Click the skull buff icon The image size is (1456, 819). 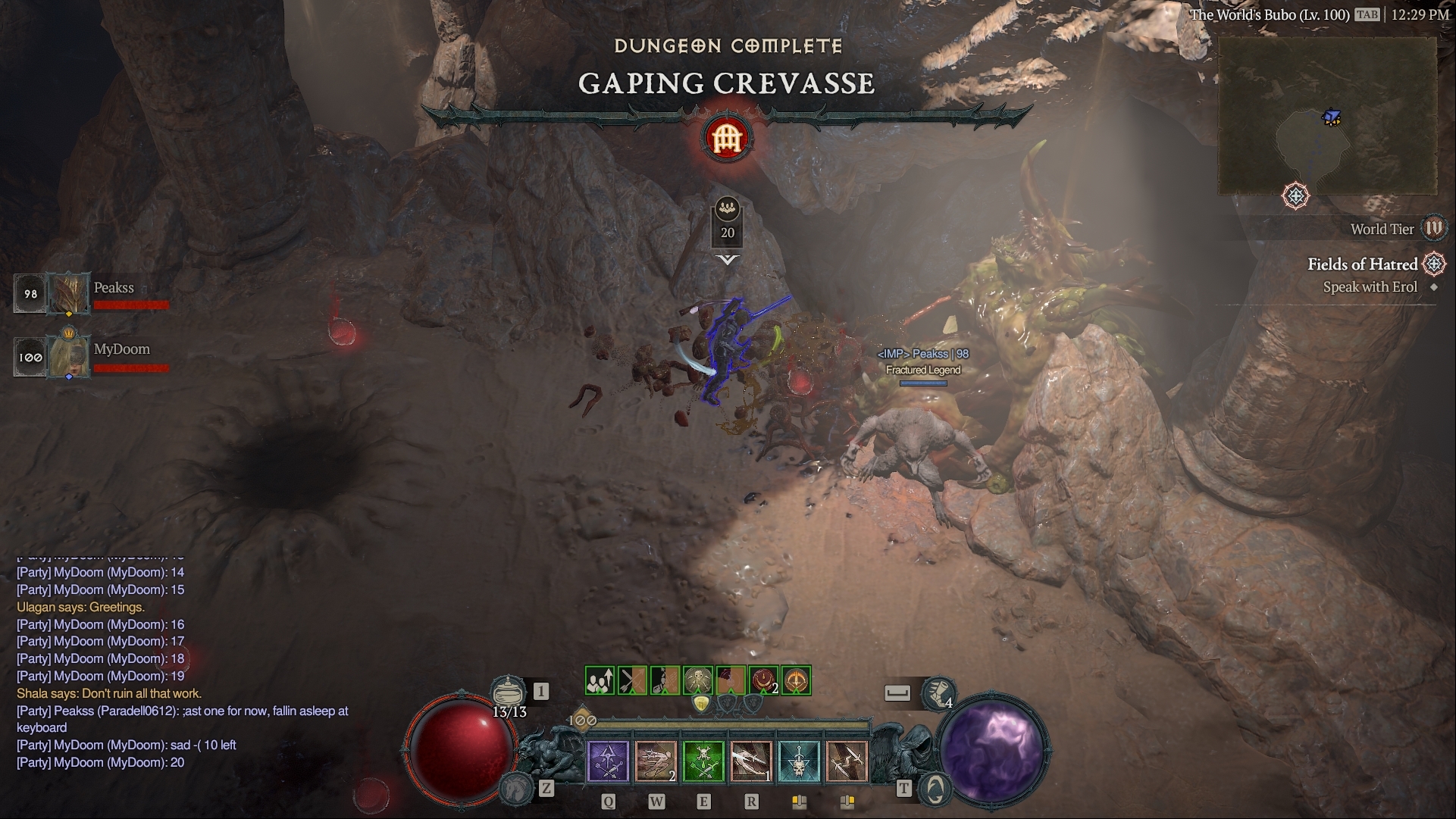pyautogui.click(x=697, y=680)
